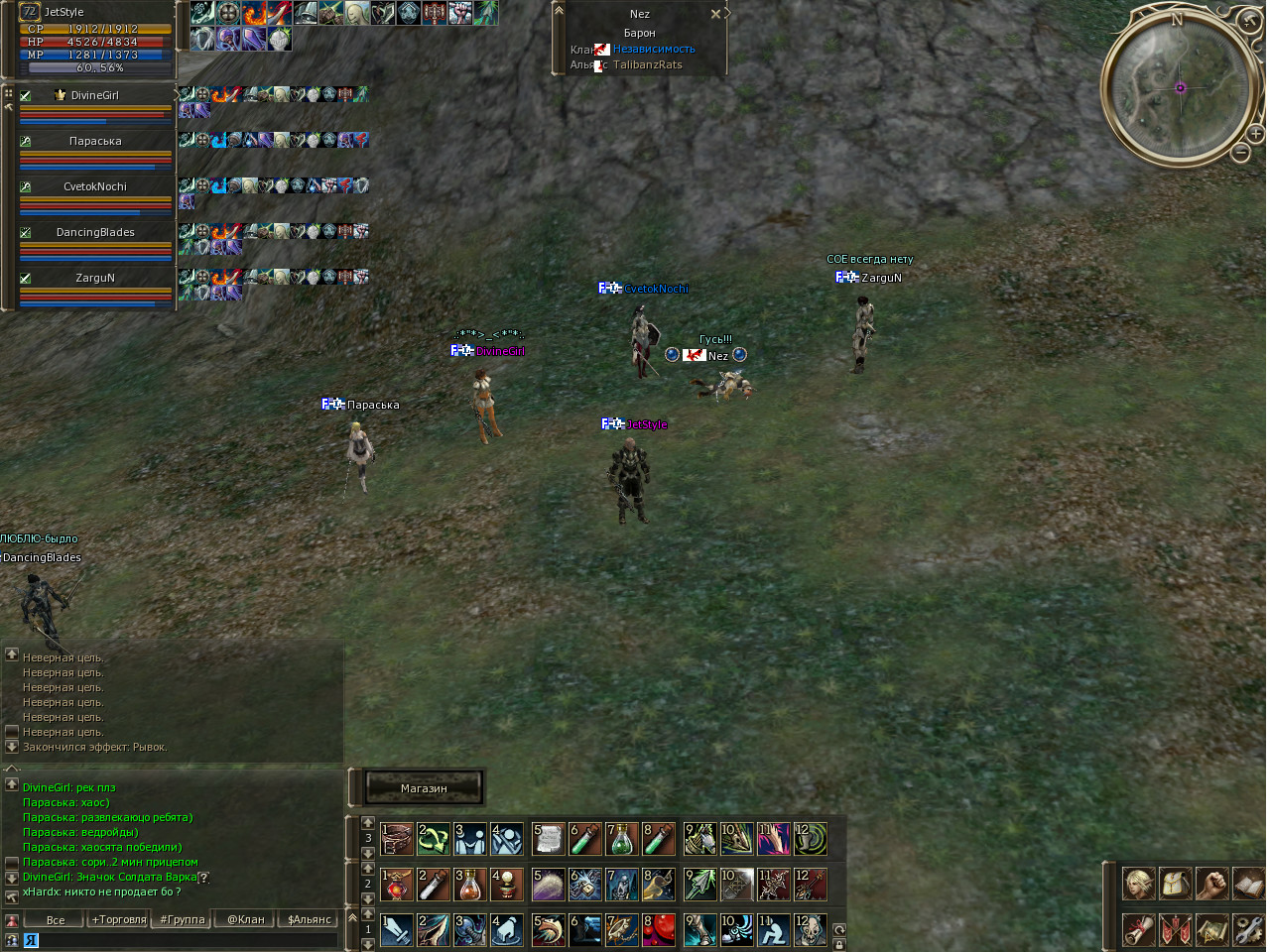Screen dimensions: 1270x952
Task: Select party member ZarguN
Action: point(95,278)
